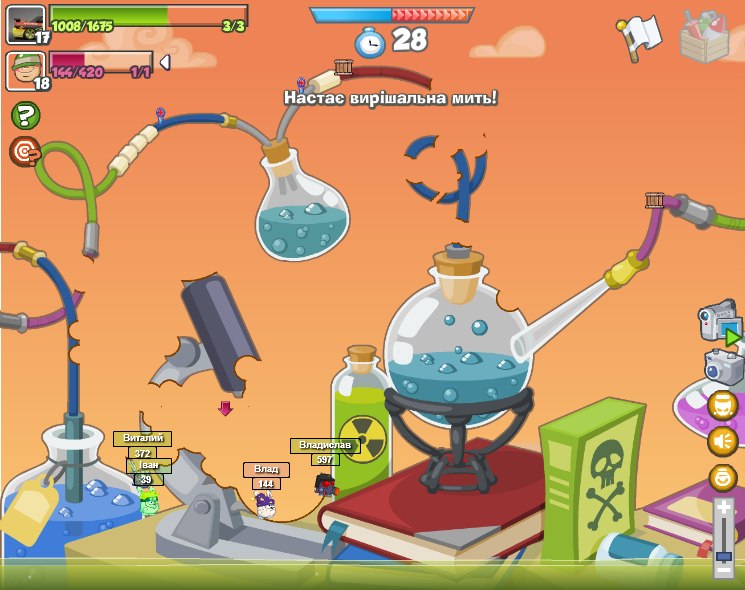Open the weapons crate inventory
Viewport: 745px width, 590px height.
(705, 37)
